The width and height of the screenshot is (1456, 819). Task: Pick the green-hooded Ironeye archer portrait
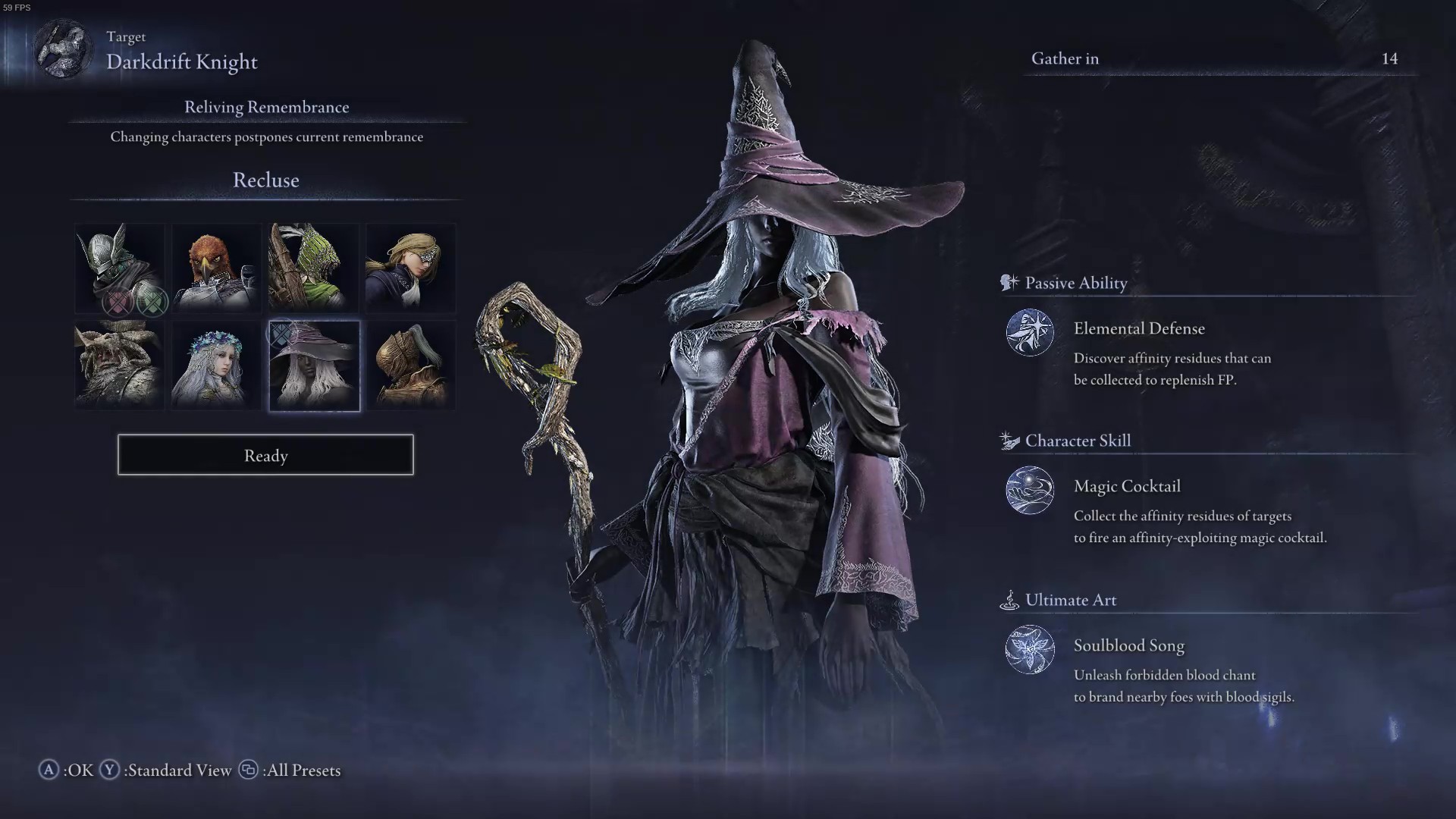tap(314, 268)
